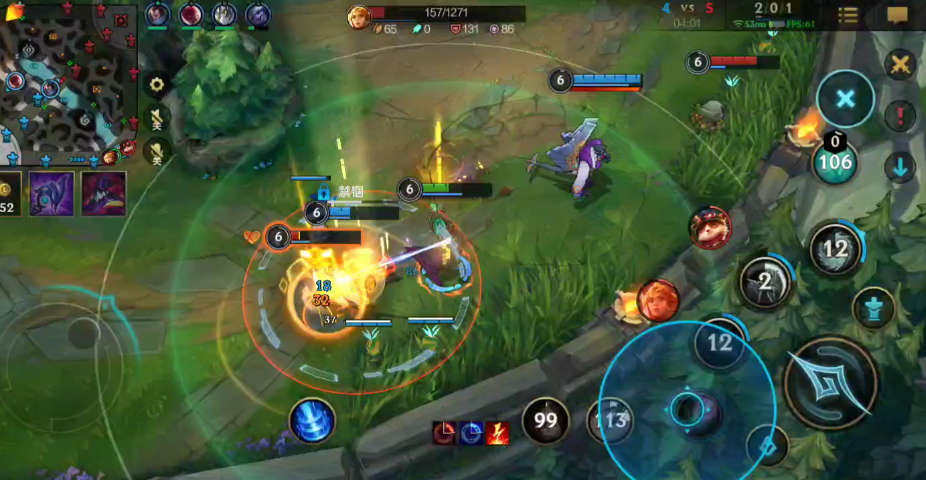Send the blue down-arrow retreat ping
Viewport: 926px width, 480px height.
(901, 167)
